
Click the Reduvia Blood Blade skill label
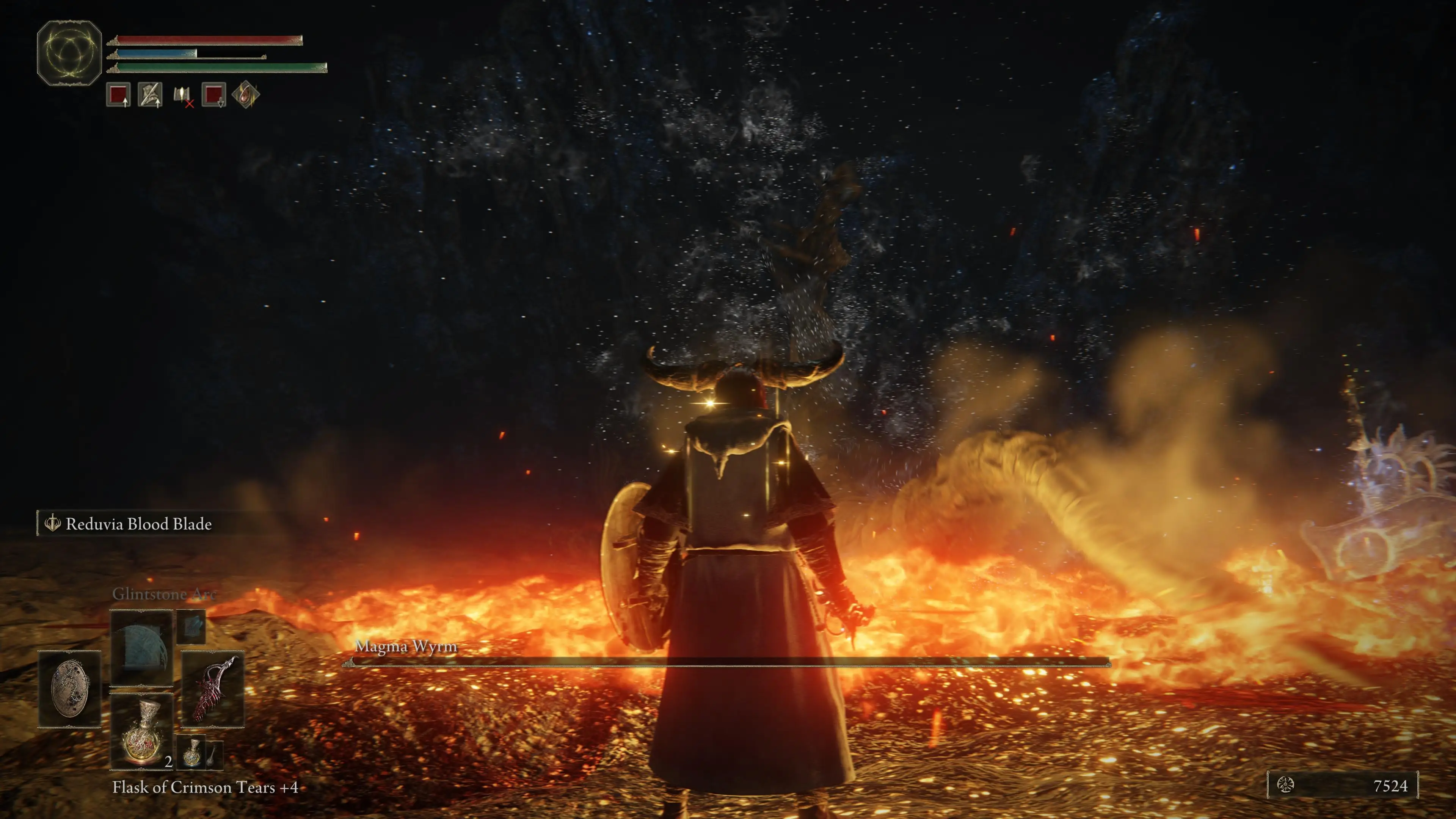tap(138, 524)
